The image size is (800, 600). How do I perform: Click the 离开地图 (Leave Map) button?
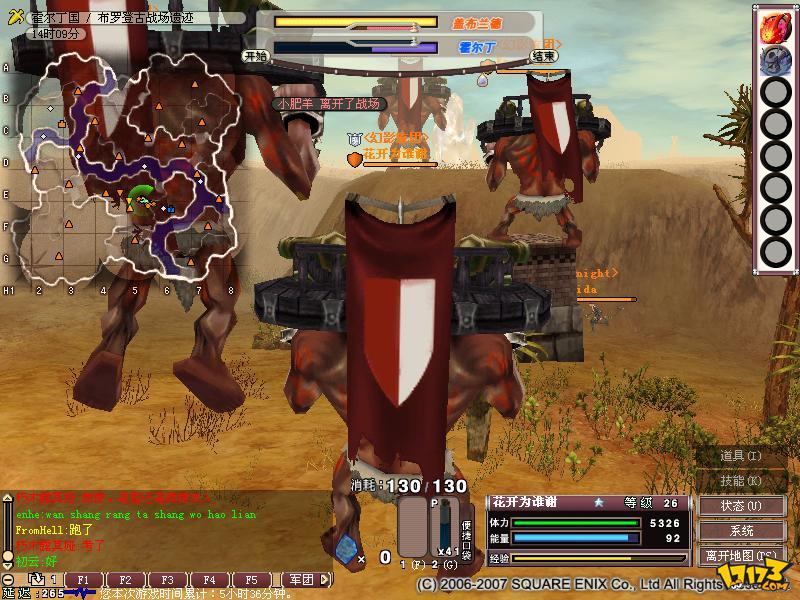(741, 556)
